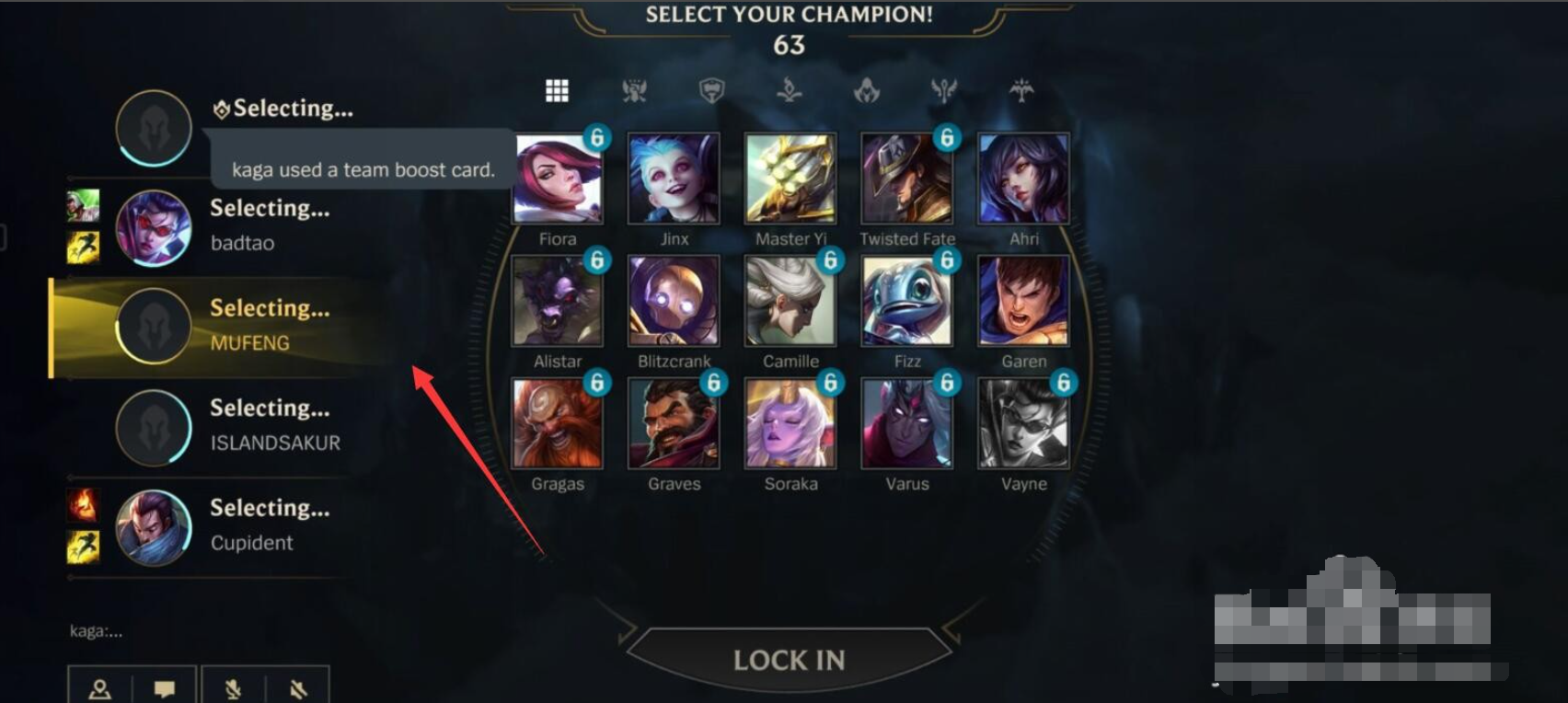Choose Gragas from the grid
The height and width of the screenshot is (703, 1568).
[x=558, y=424]
